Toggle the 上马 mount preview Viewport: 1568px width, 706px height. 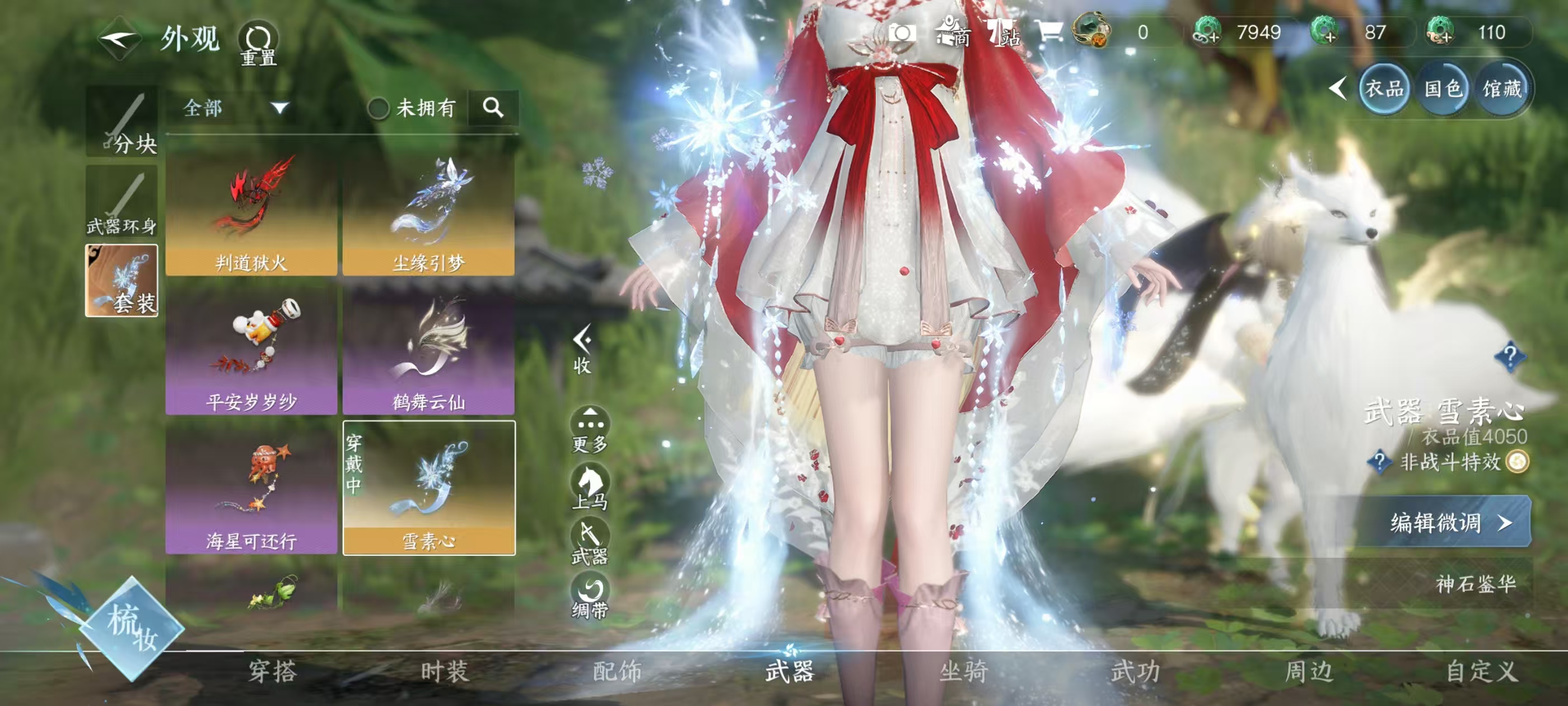(x=590, y=486)
